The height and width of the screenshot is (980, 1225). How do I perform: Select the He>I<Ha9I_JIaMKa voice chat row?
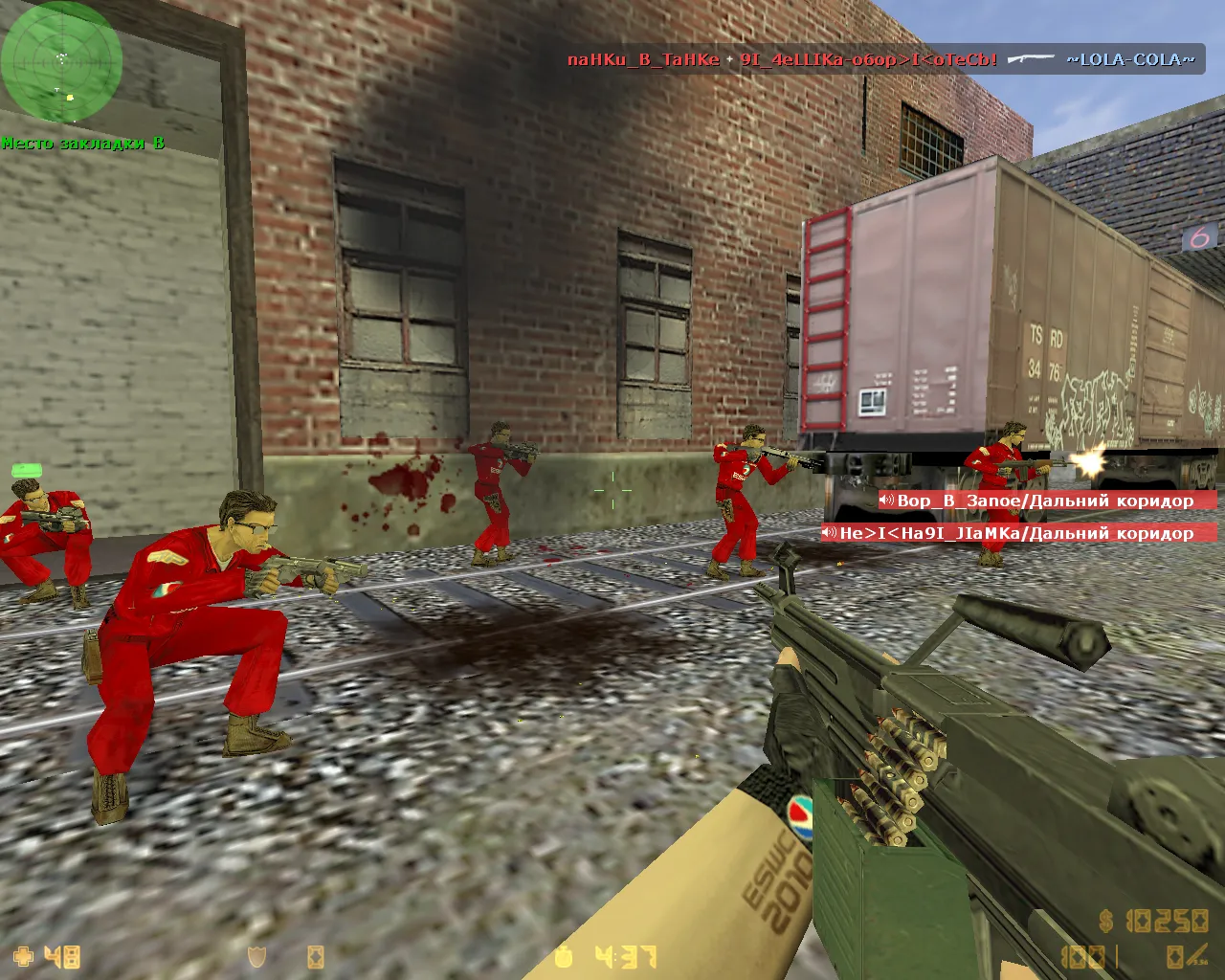point(1016,533)
